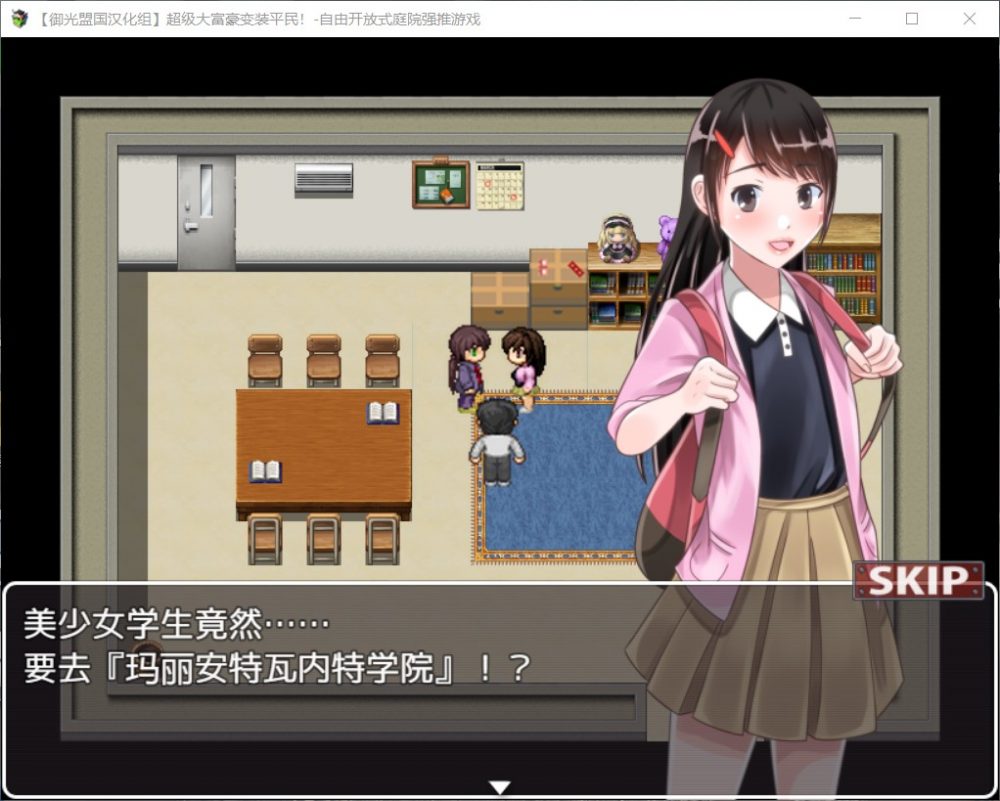Advance dialogue using the white down arrow
Screen dimensions: 1000x801
tap(500, 787)
